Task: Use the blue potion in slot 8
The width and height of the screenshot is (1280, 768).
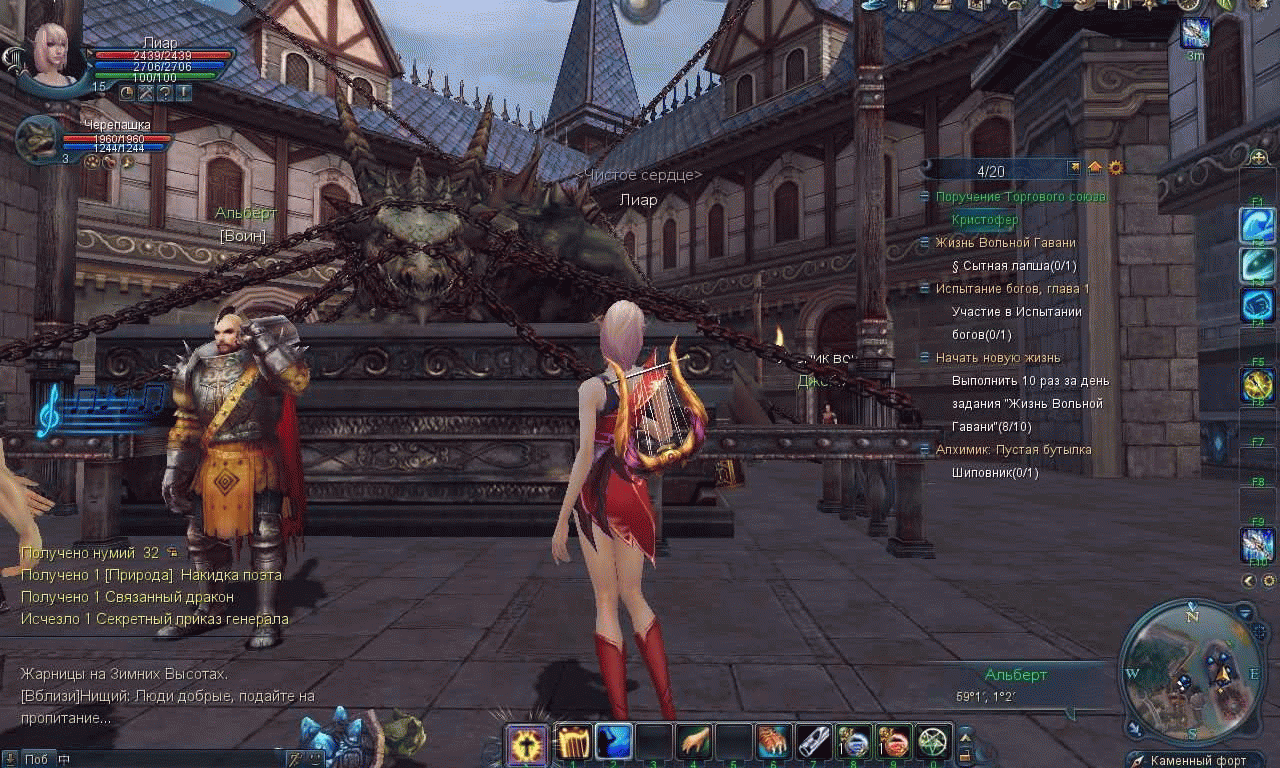Action: coord(853,742)
